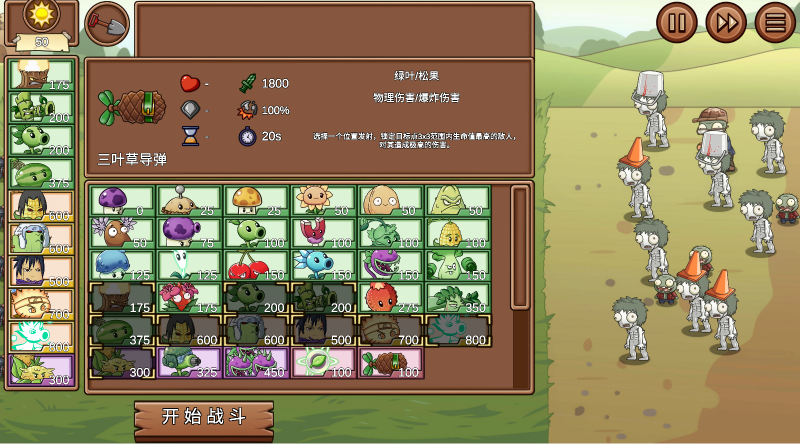Pick the Ice-shroom card costing 125

122,266
